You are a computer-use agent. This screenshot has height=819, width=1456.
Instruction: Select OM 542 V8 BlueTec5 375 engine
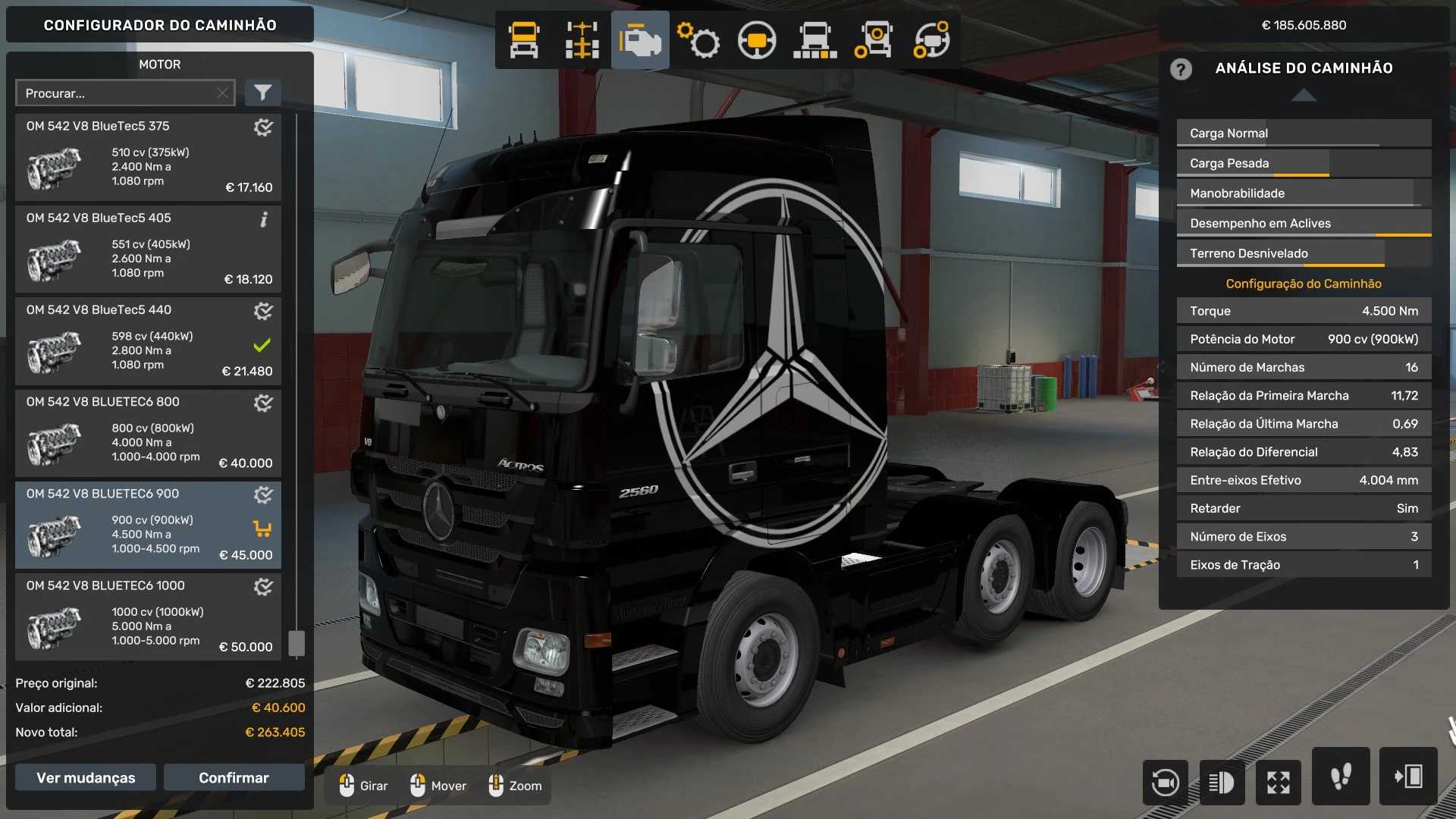[x=148, y=158]
